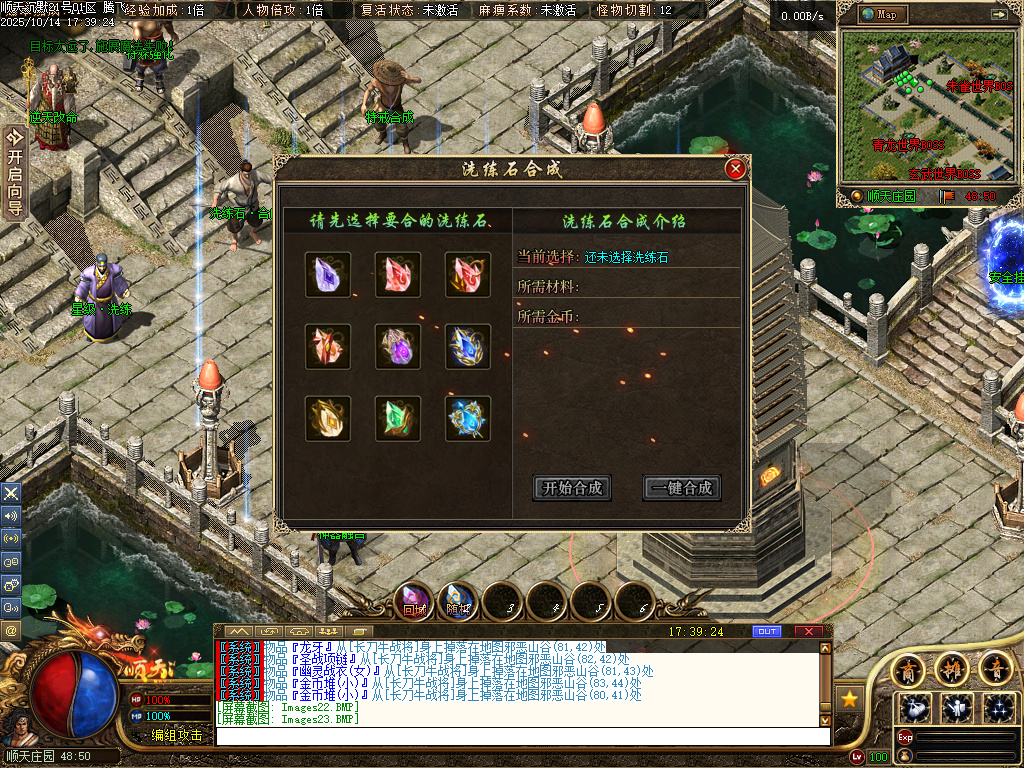Choose the blue gem with gold laurel
This screenshot has height=768, width=1024.
[468, 347]
